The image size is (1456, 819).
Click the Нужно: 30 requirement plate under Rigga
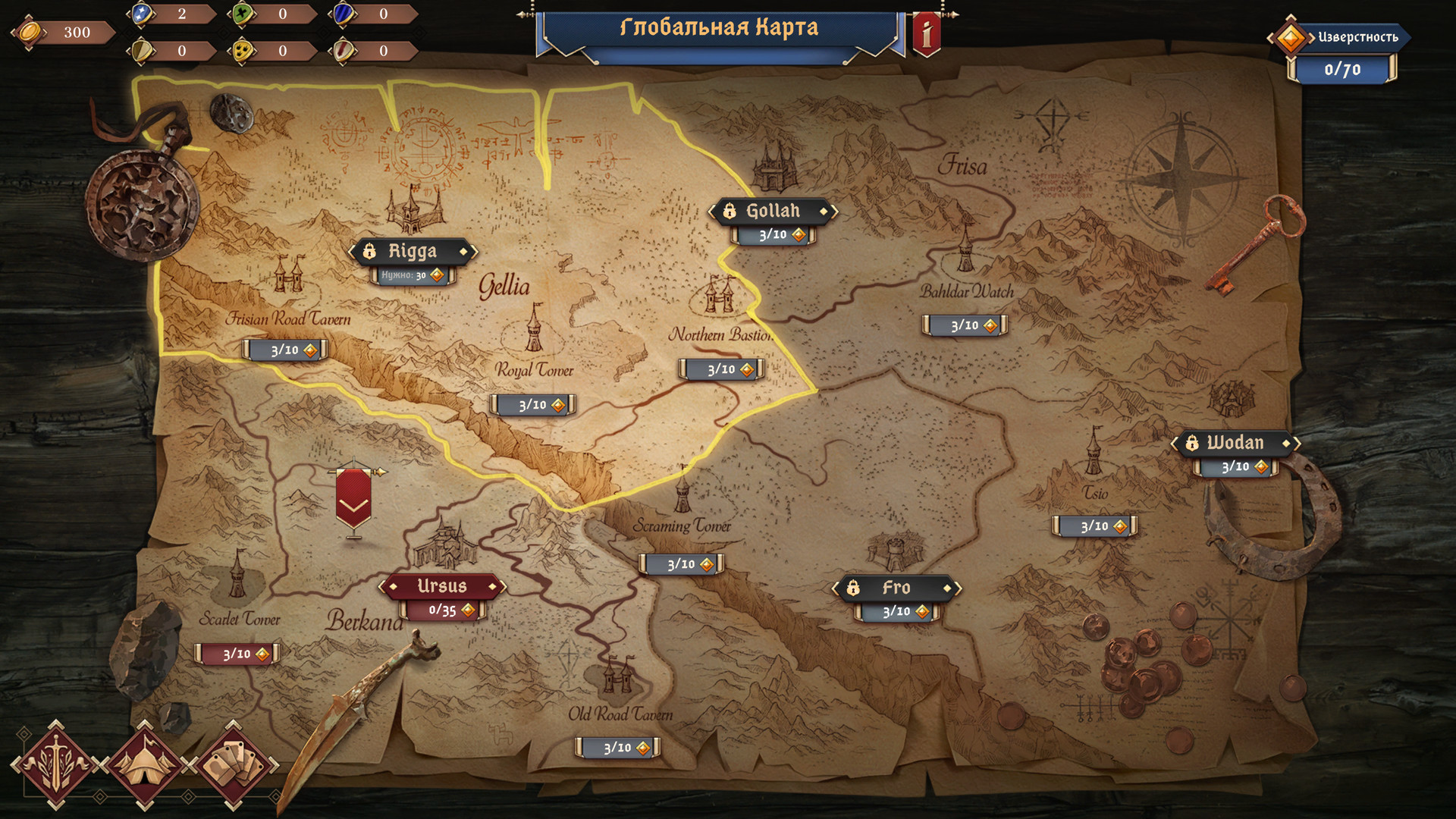[x=411, y=276]
